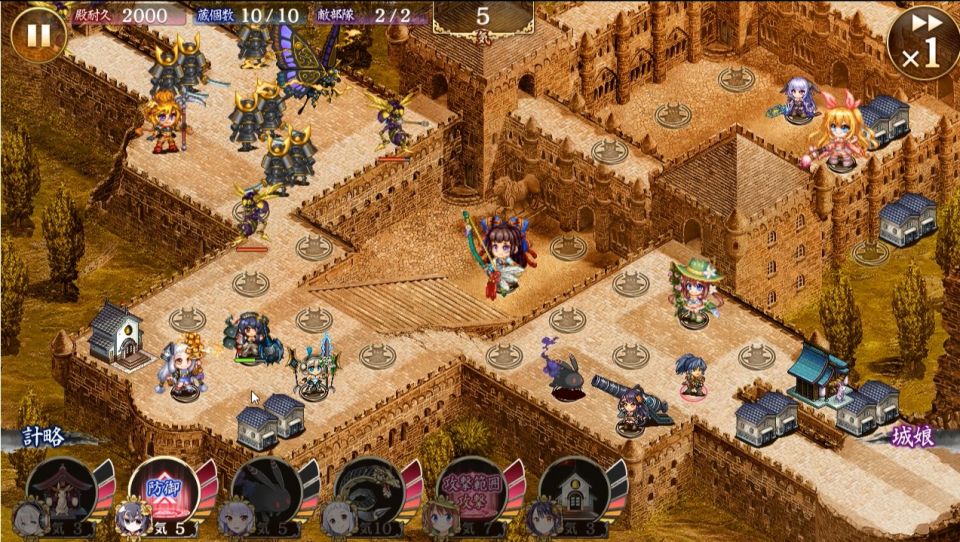The width and height of the screenshot is (960, 542).
Task: Pause the battle
Action: [x=38, y=34]
